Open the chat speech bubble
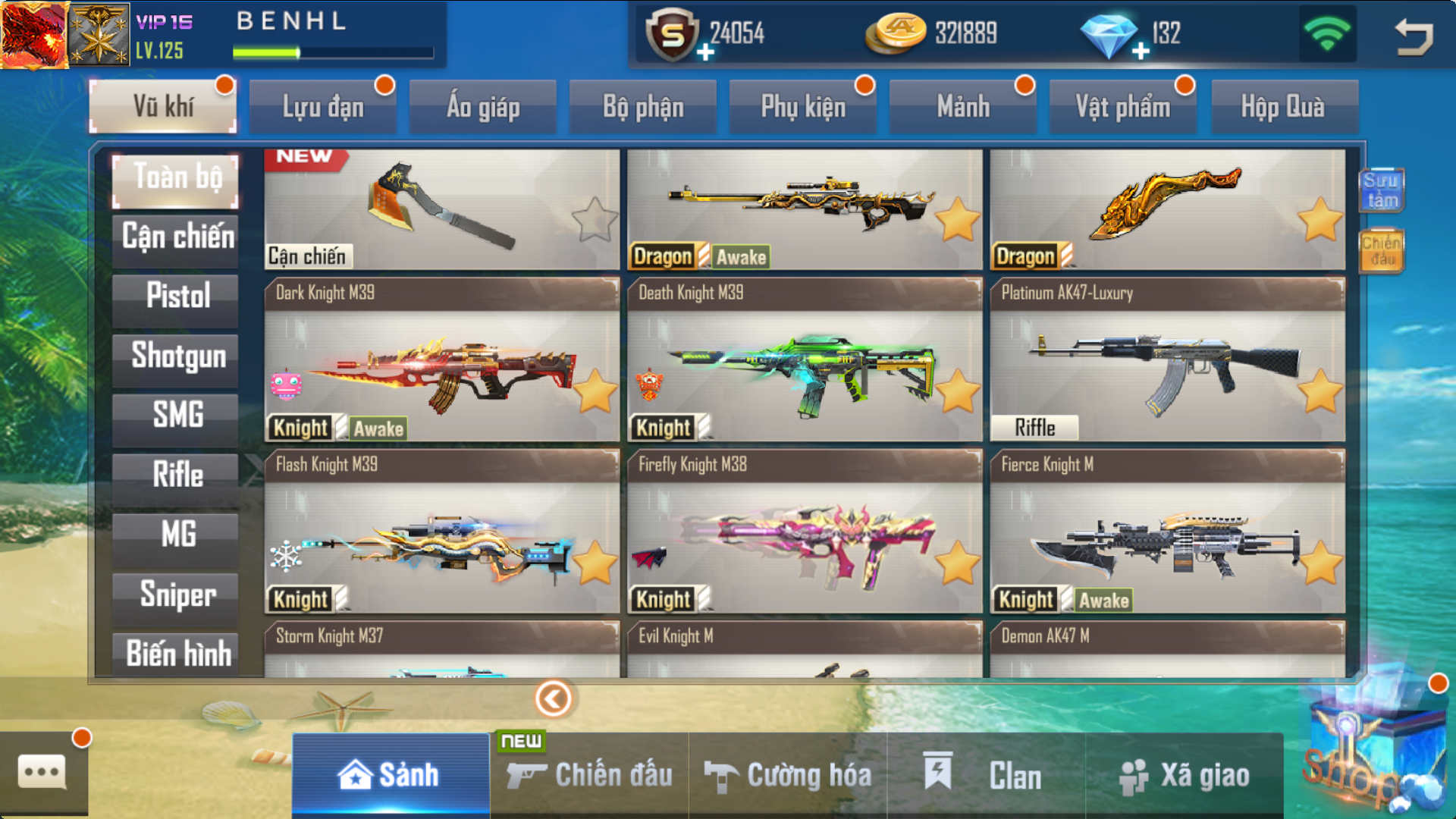 42,772
